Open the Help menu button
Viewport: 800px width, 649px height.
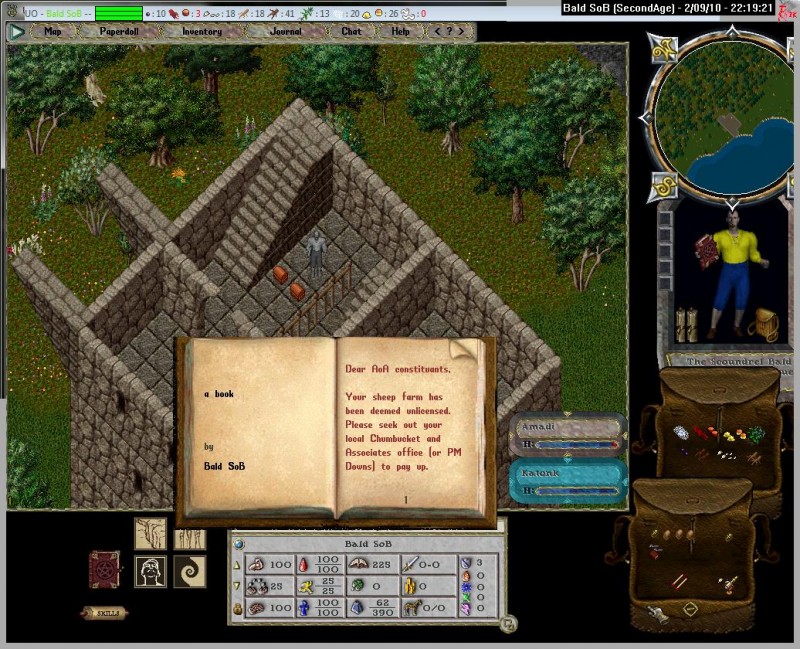(400, 31)
